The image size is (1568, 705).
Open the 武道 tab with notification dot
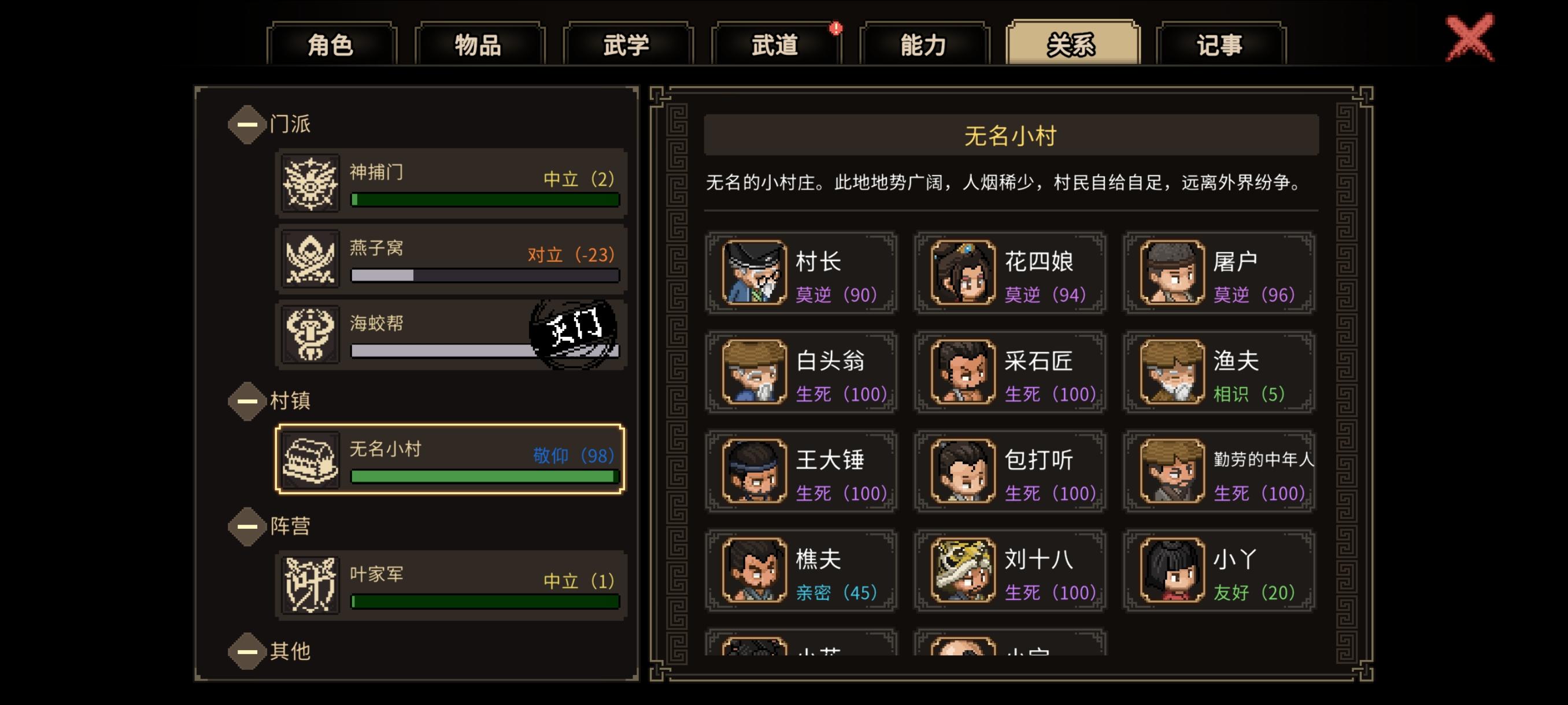click(x=775, y=44)
